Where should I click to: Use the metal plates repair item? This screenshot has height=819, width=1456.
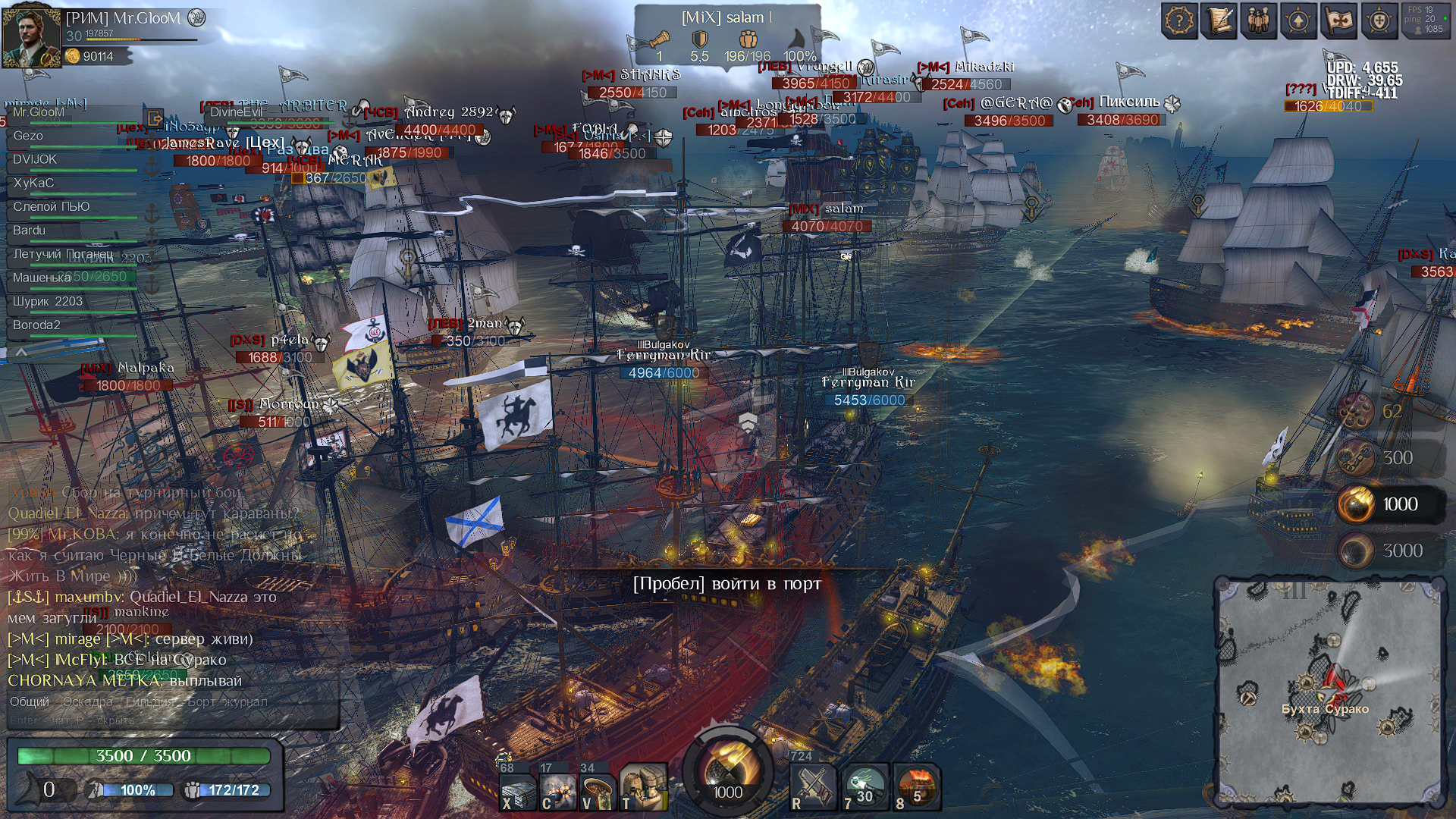pyautogui.click(x=518, y=789)
